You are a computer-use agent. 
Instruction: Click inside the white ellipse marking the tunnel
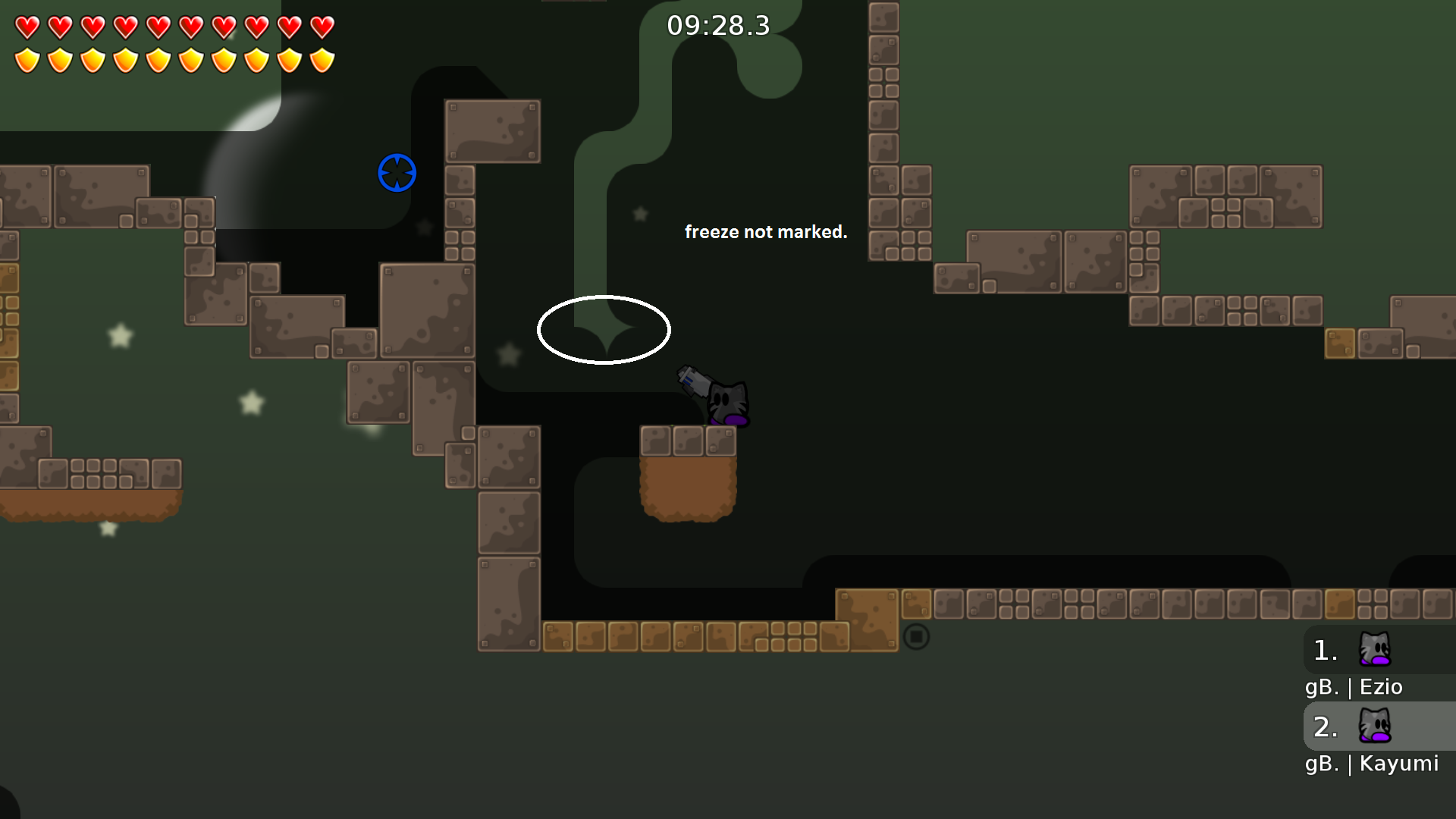[x=604, y=330]
